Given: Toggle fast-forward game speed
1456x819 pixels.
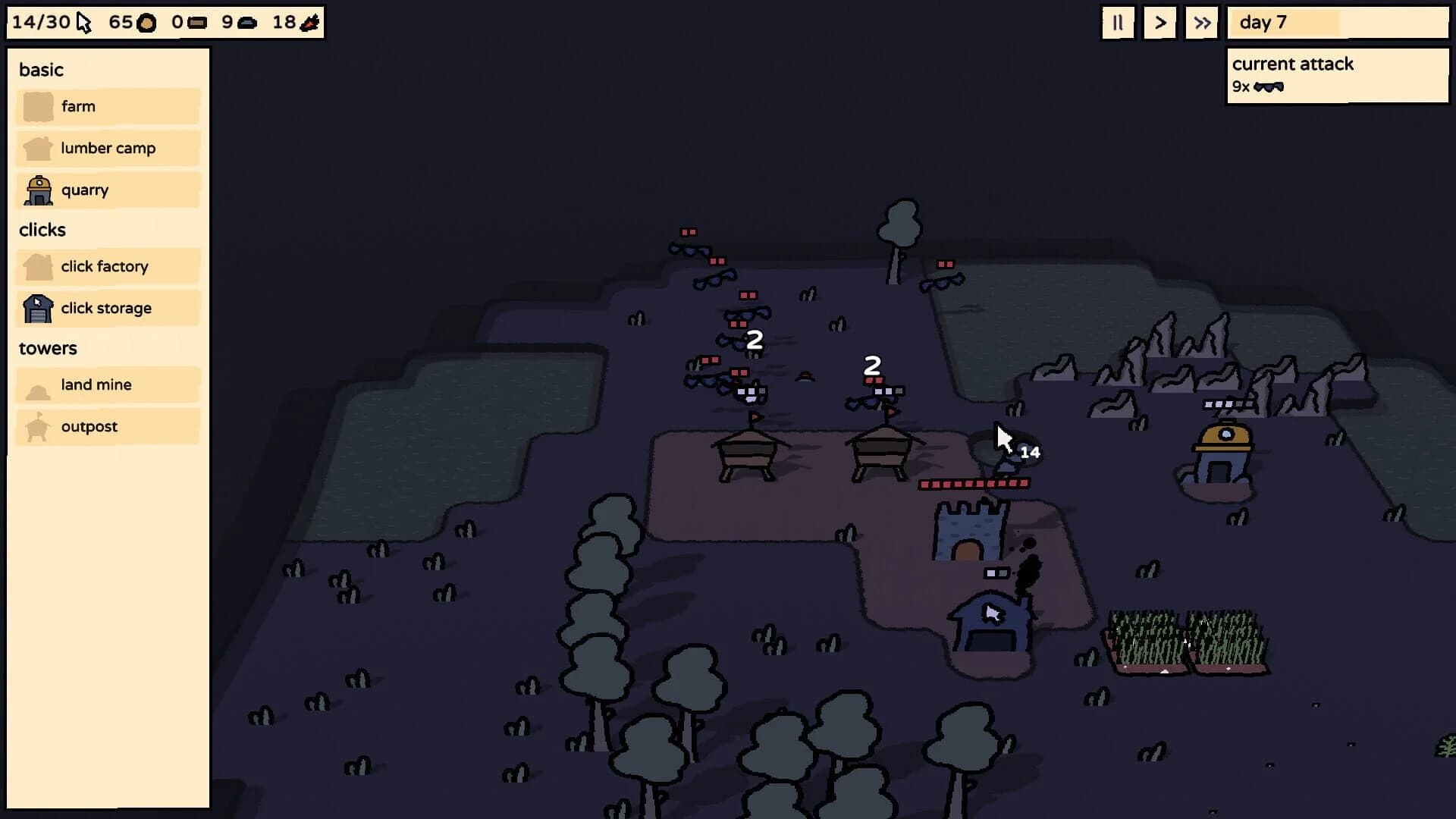Looking at the screenshot, I should [1201, 23].
